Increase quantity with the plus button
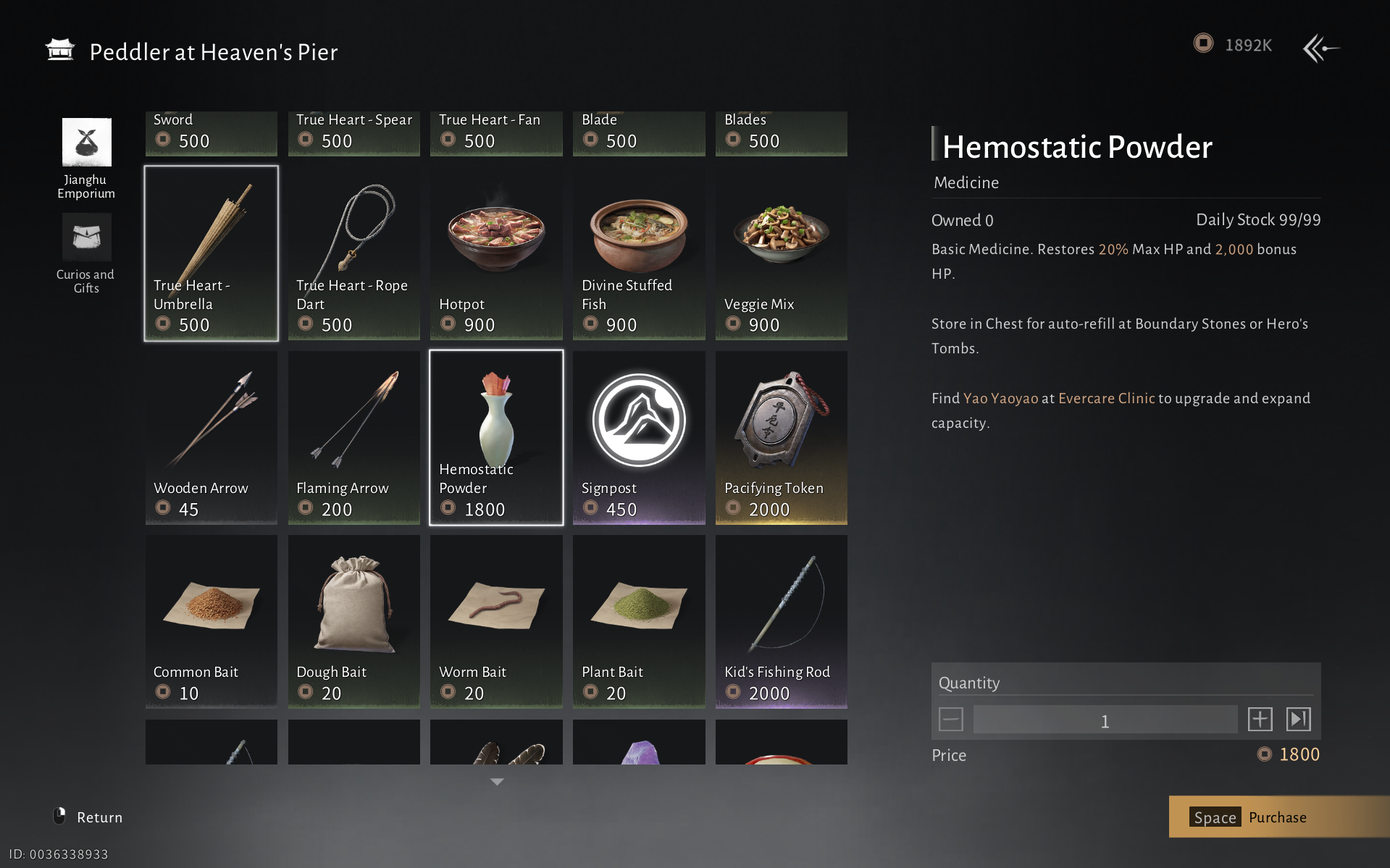The height and width of the screenshot is (868, 1390). (1260, 720)
